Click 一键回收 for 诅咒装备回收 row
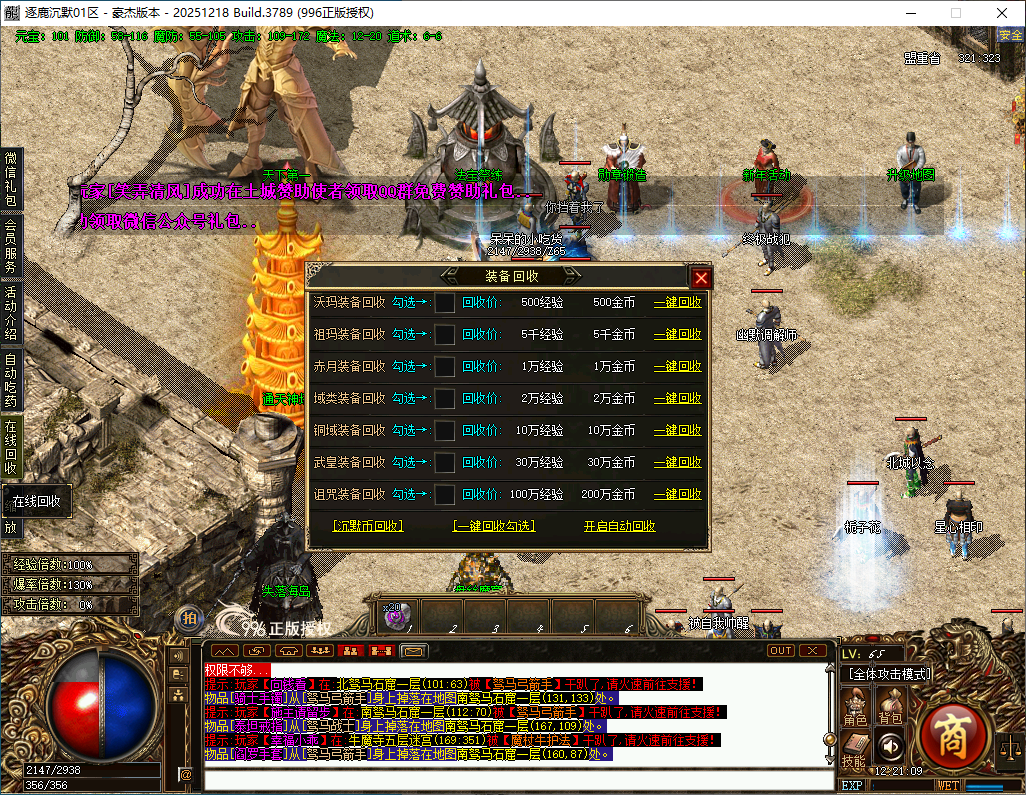 [x=677, y=494]
